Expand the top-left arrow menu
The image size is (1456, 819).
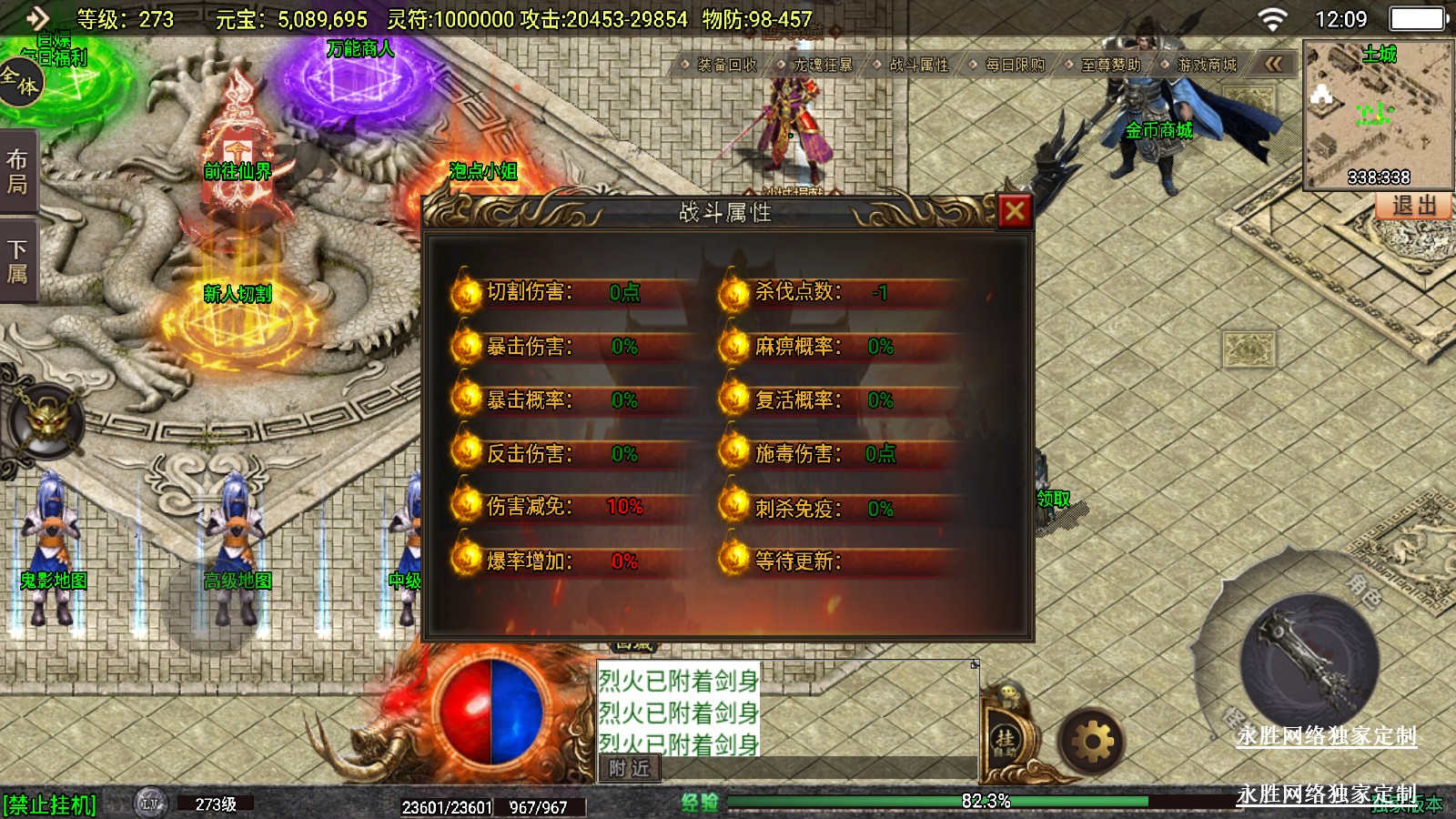pos(37,18)
